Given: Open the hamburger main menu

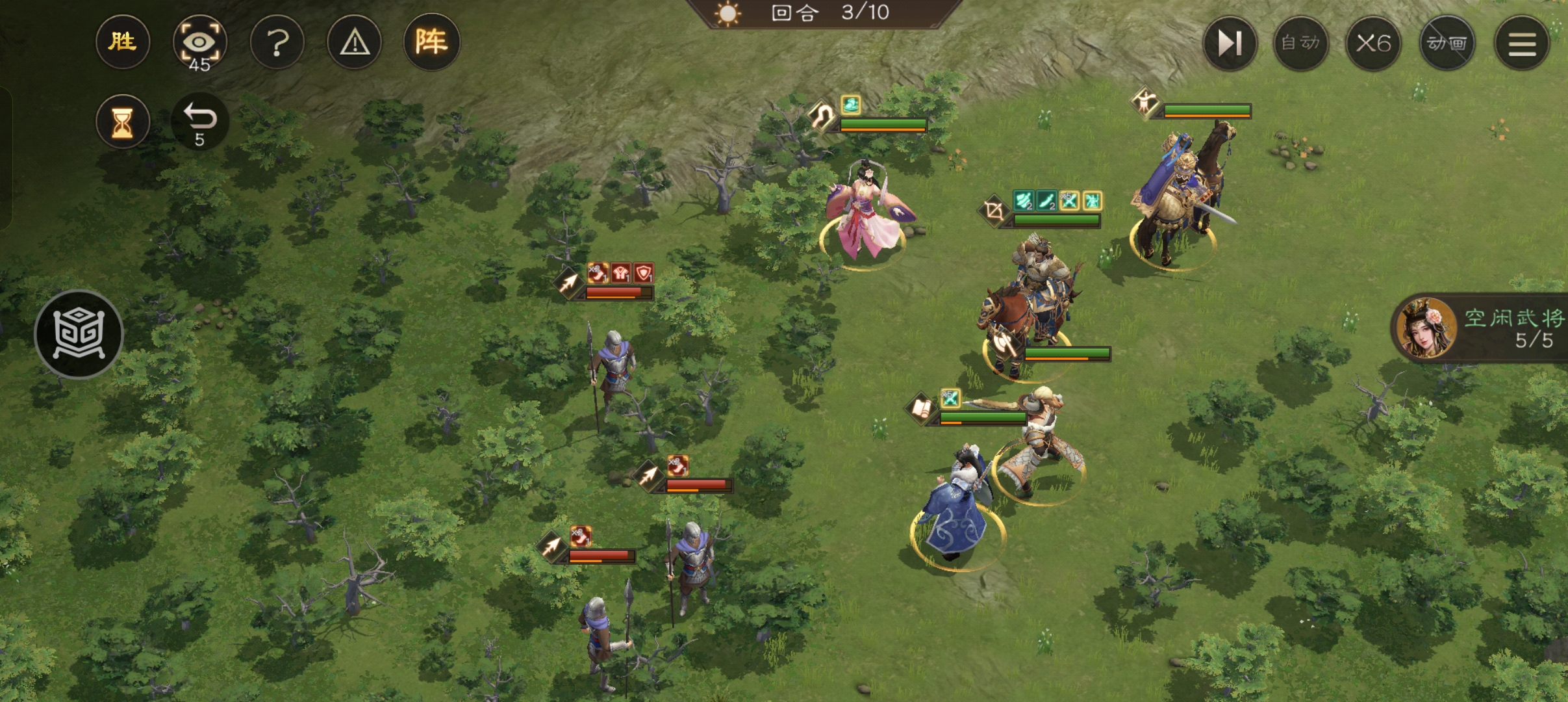Looking at the screenshot, I should [x=1521, y=44].
